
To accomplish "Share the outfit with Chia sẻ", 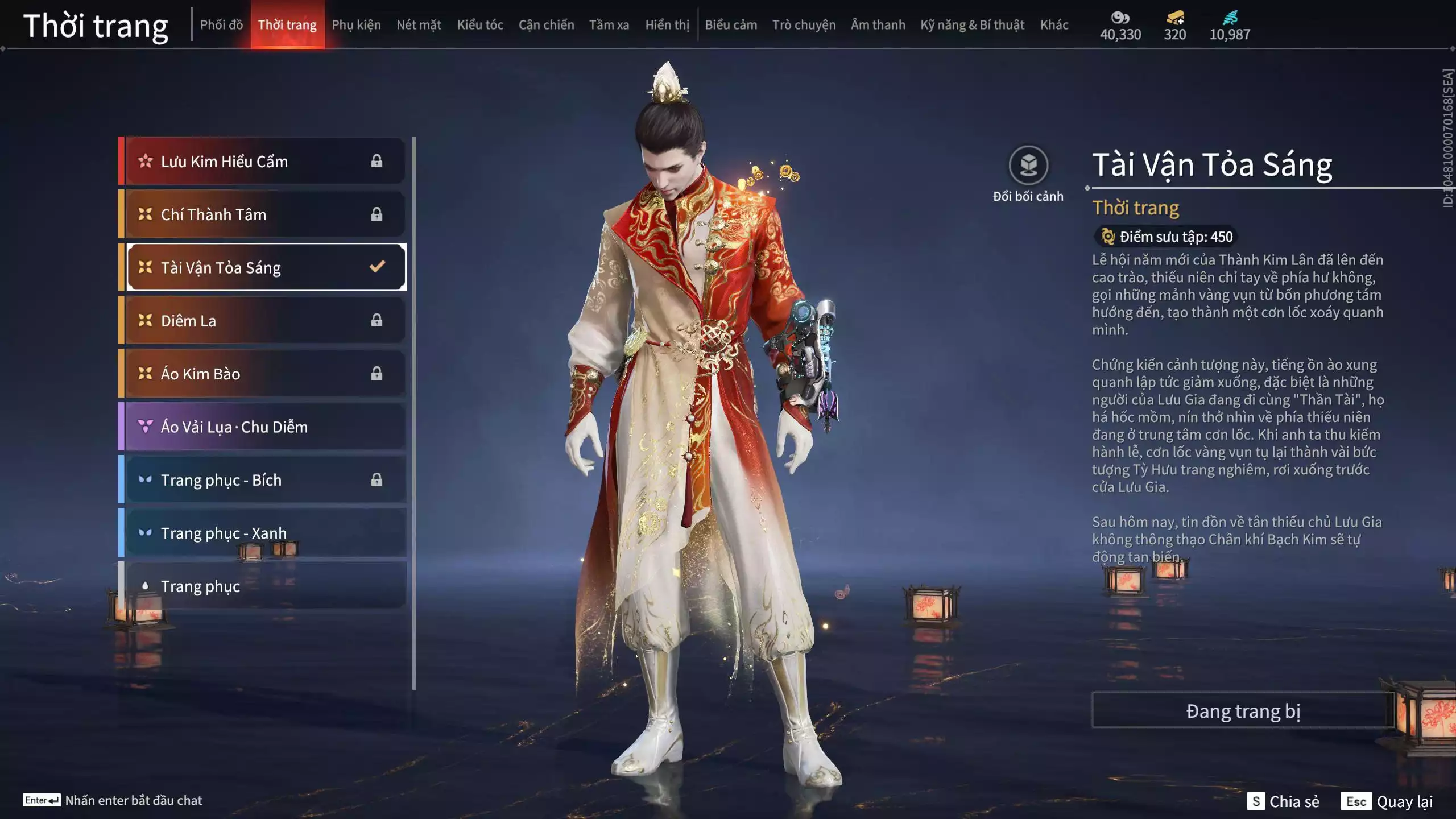I will 1283,801.
